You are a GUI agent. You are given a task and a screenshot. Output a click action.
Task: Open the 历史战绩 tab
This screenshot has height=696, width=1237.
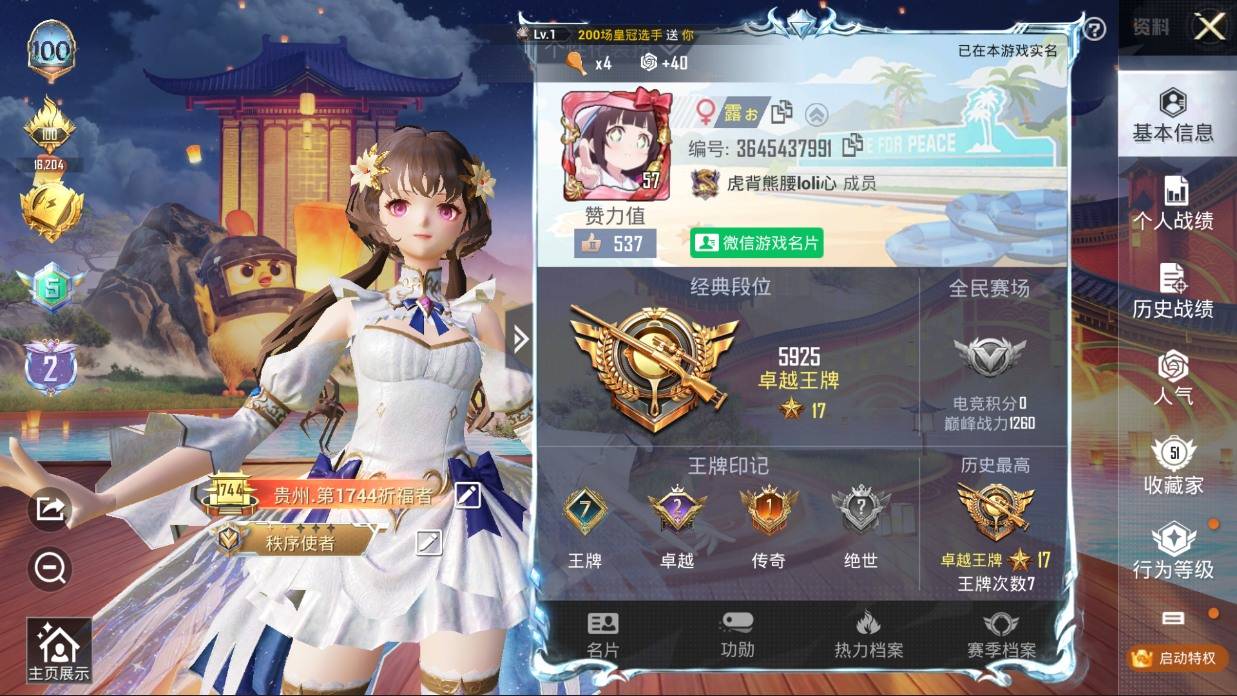point(1173,292)
